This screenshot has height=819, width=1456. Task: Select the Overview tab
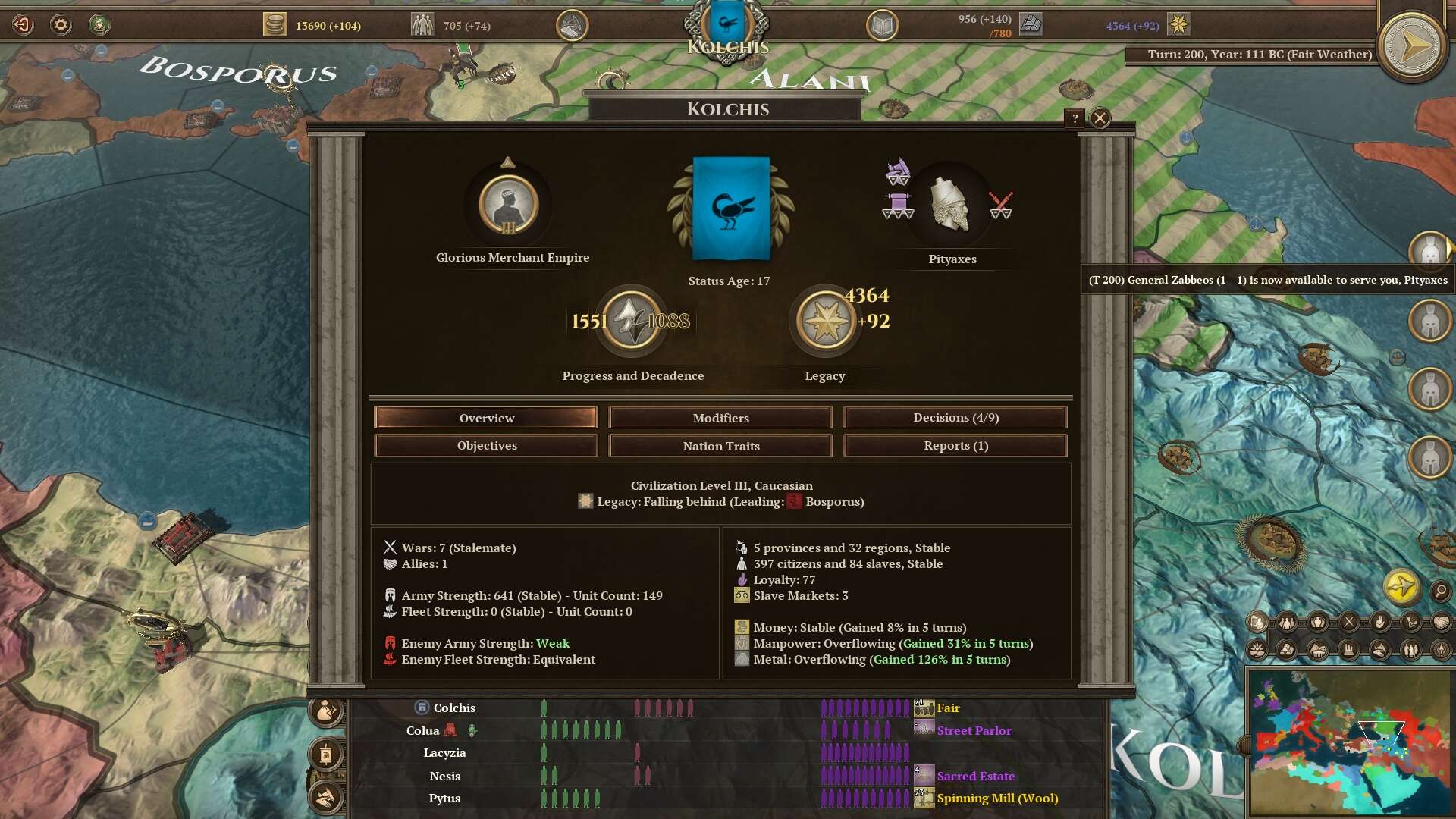coord(486,418)
